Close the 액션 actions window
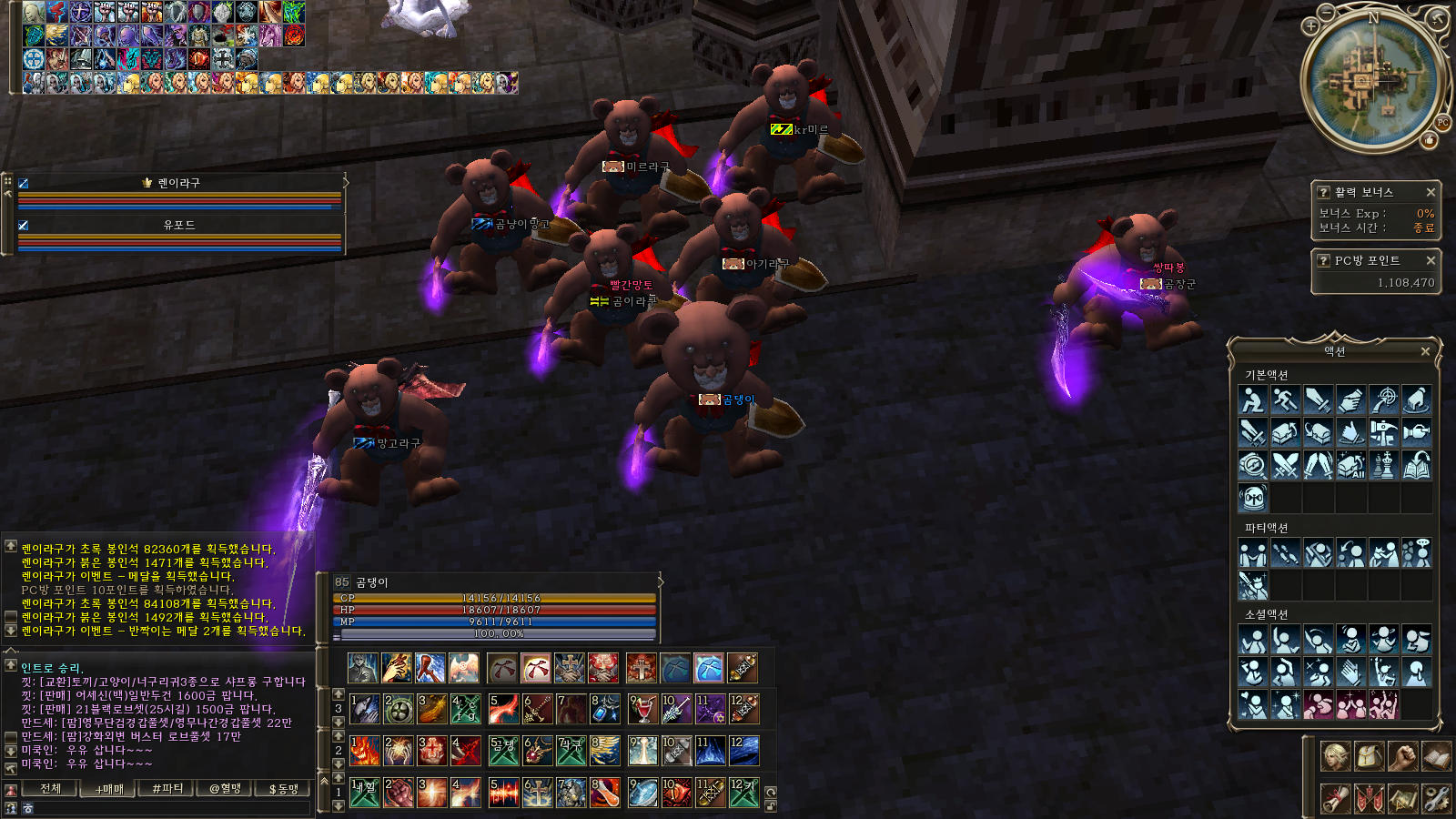The width and height of the screenshot is (1456, 819). pyautogui.click(x=1425, y=351)
